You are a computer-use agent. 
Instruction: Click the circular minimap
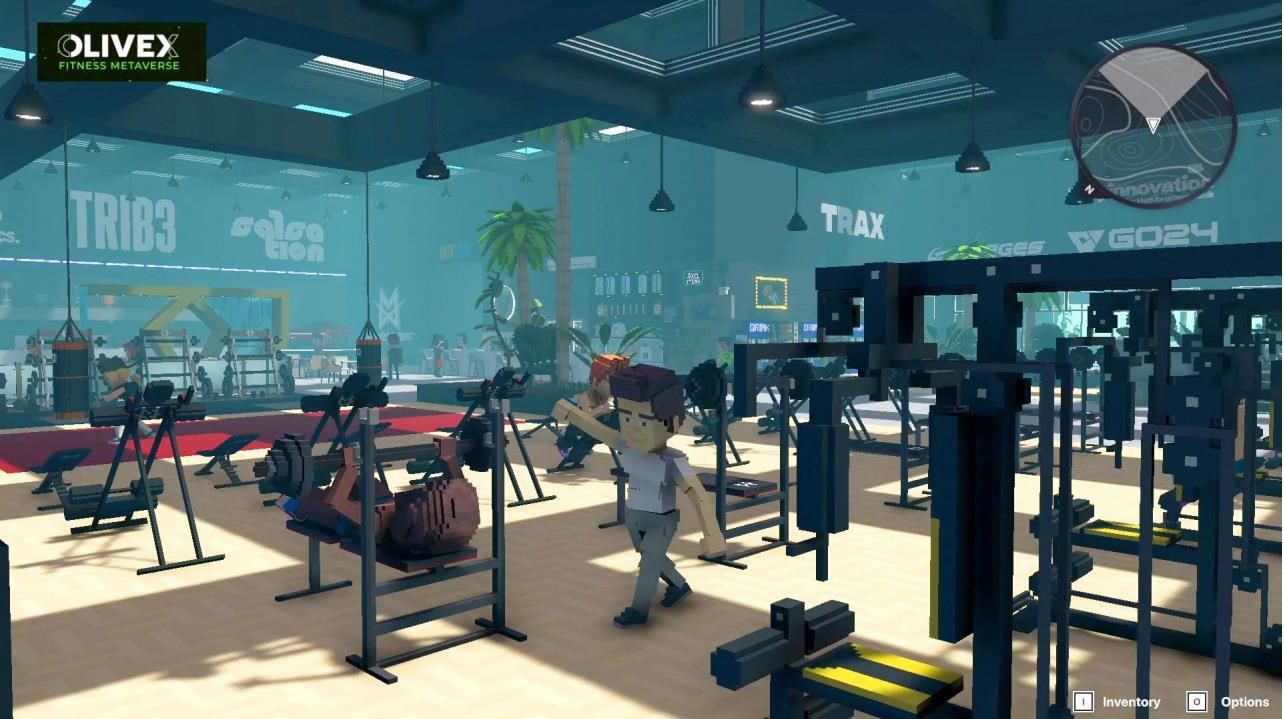point(1152,125)
